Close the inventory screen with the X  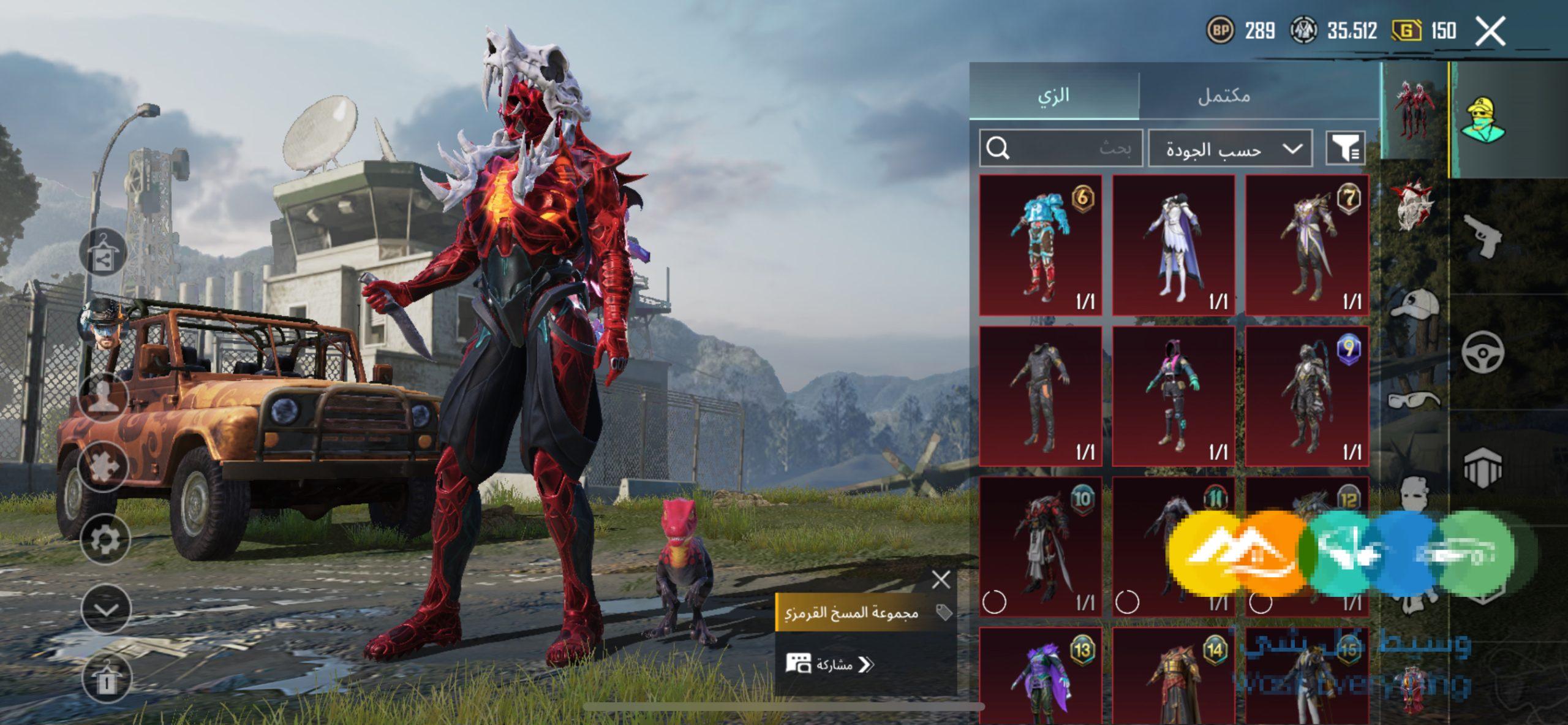tap(1490, 31)
